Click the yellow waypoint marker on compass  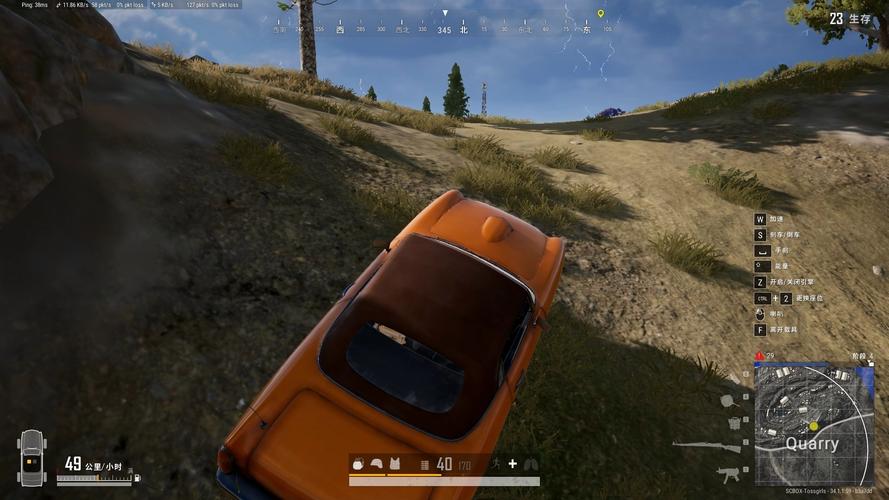coord(600,14)
